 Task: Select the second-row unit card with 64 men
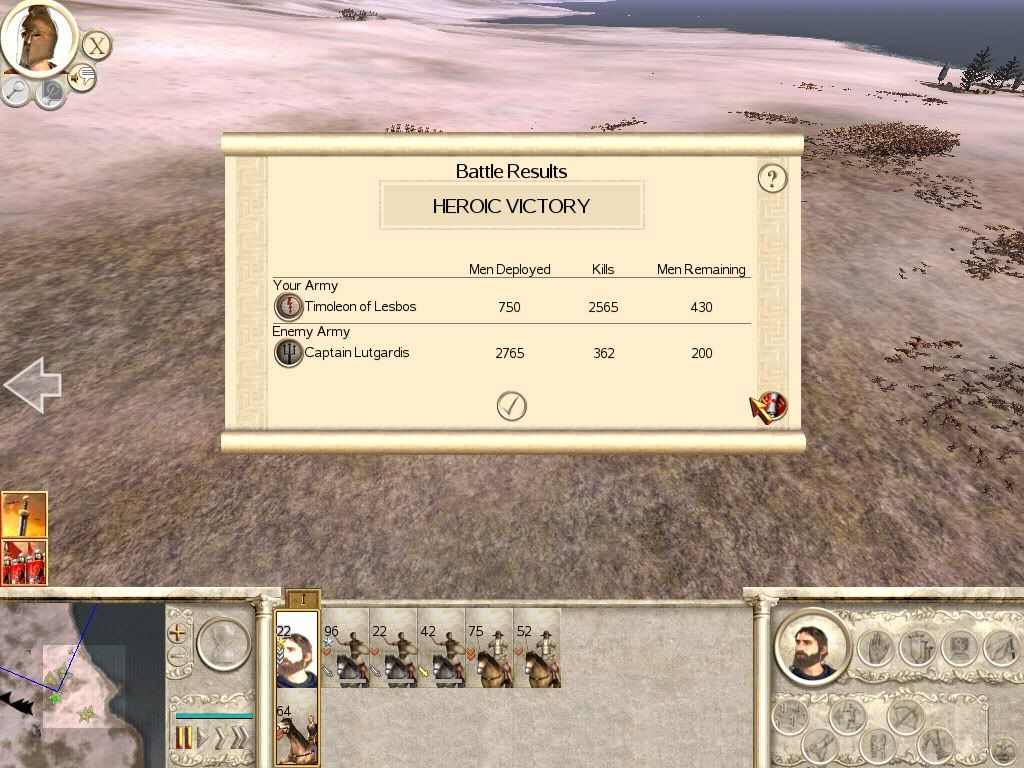[x=297, y=732]
